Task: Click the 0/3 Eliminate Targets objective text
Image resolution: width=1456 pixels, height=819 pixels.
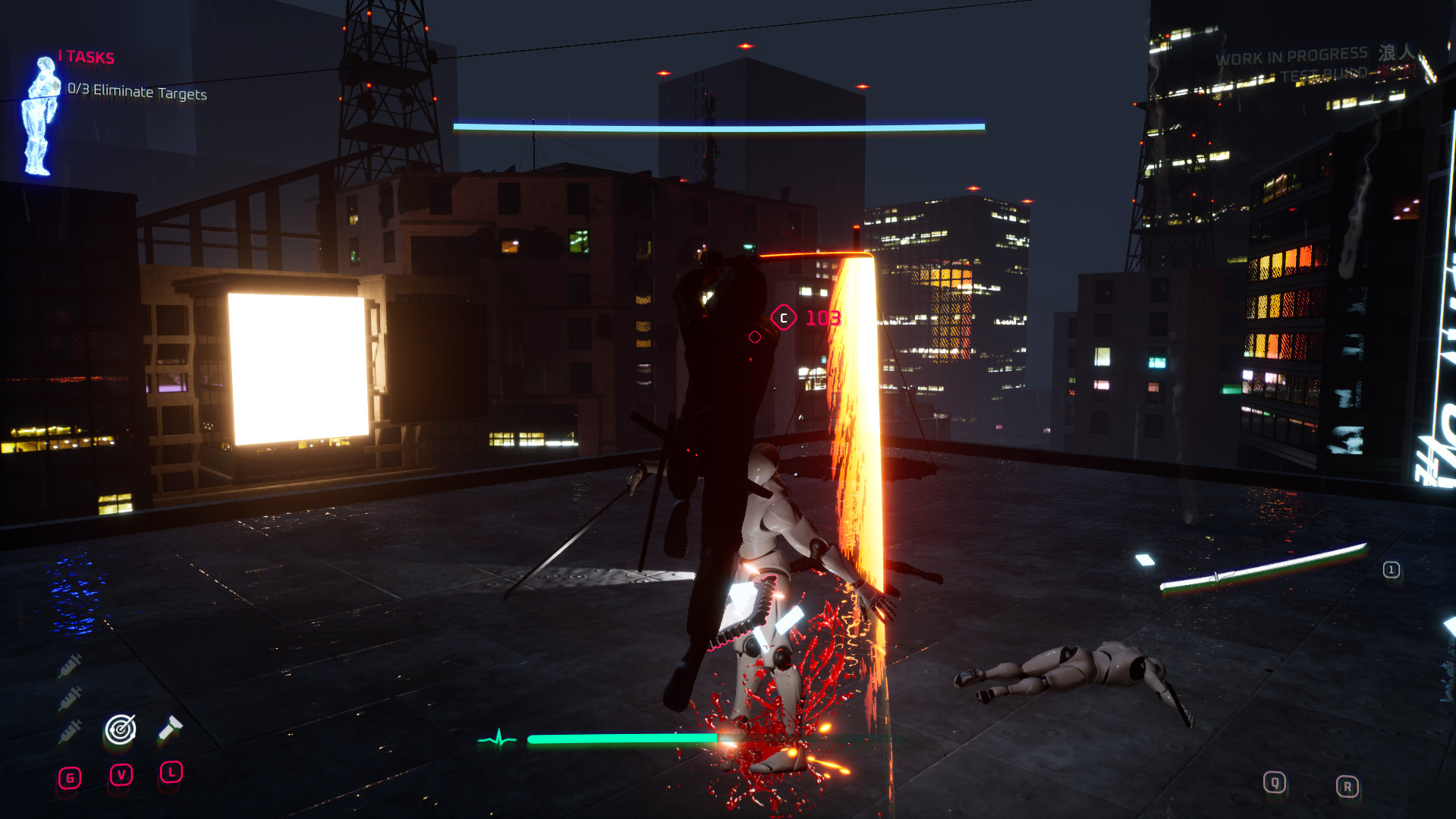Action: click(135, 93)
